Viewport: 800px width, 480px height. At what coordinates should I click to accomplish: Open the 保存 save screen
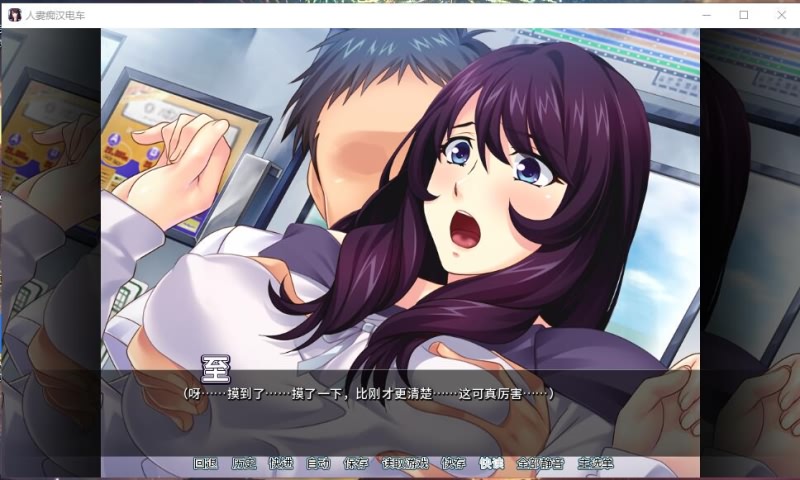[356, 463]
